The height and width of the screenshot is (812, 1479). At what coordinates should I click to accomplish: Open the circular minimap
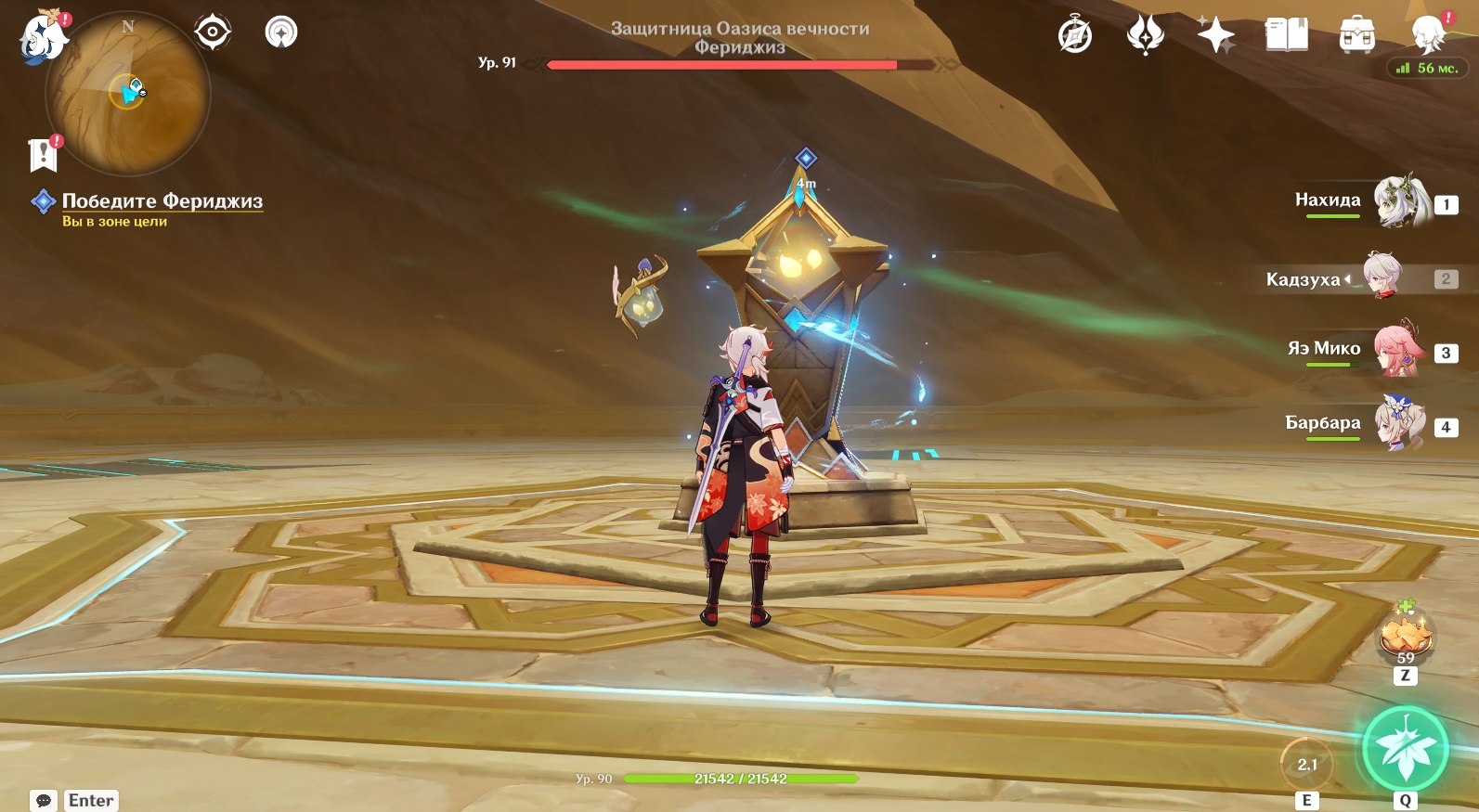tap(128, 94)
